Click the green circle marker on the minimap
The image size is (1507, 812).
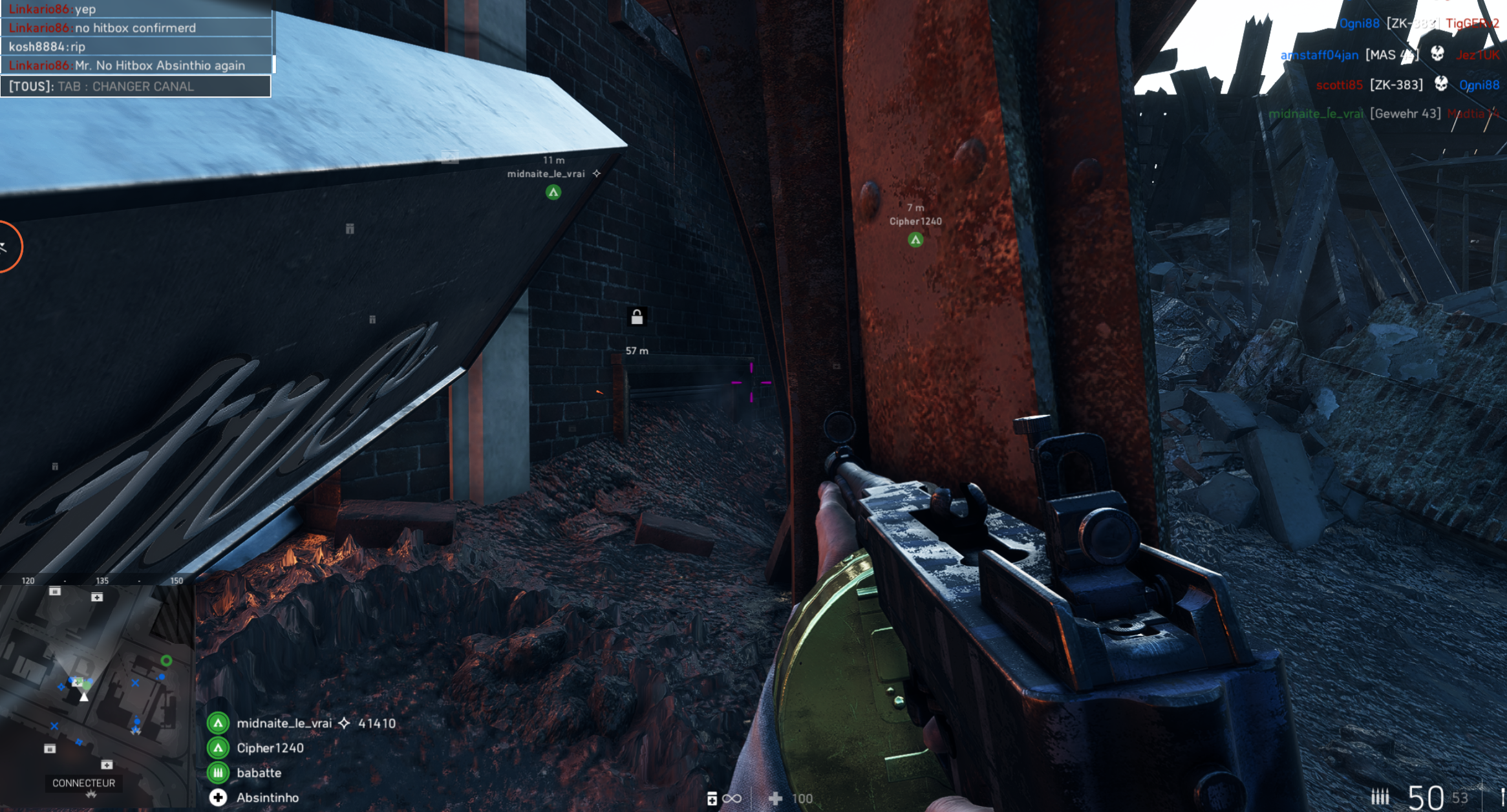(166, 661)
